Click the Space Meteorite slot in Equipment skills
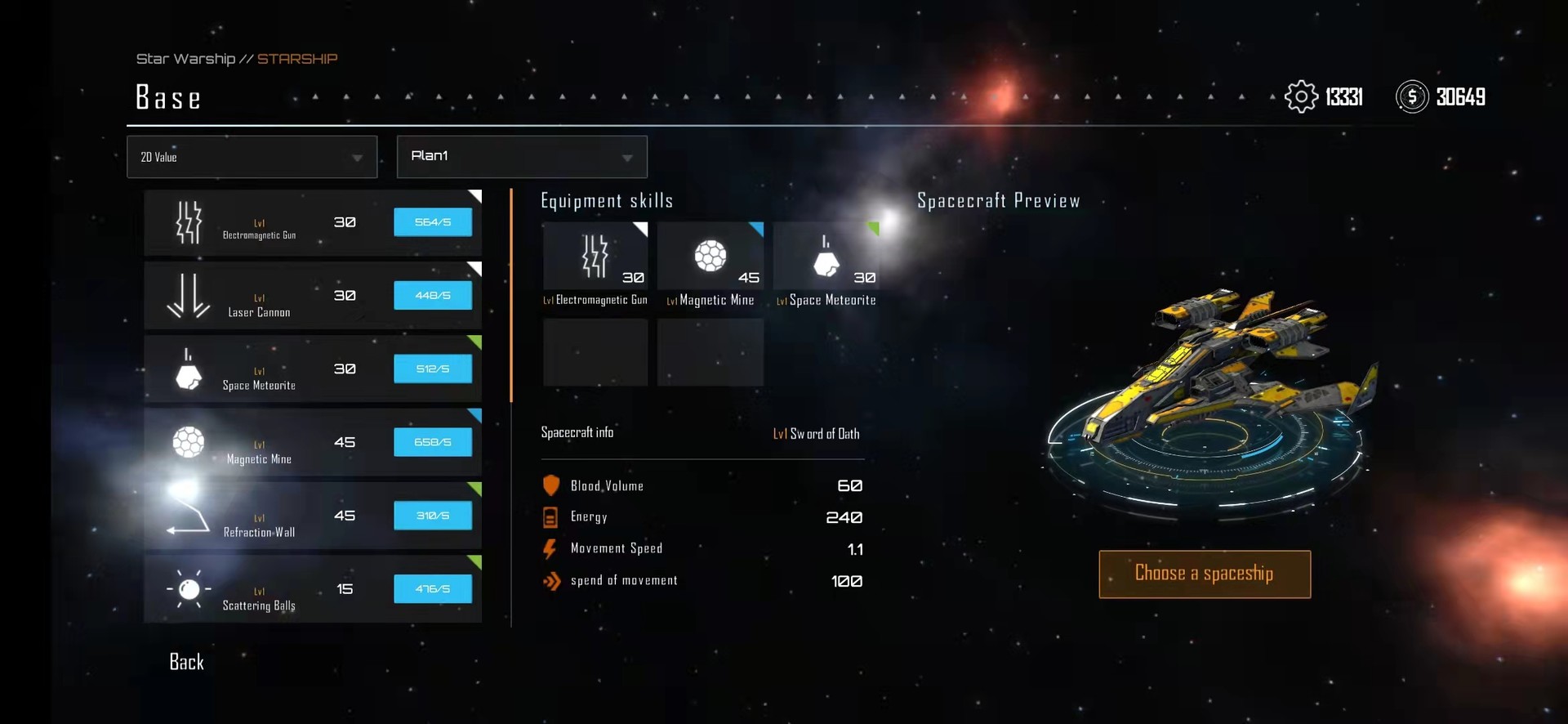 (826, 256)
